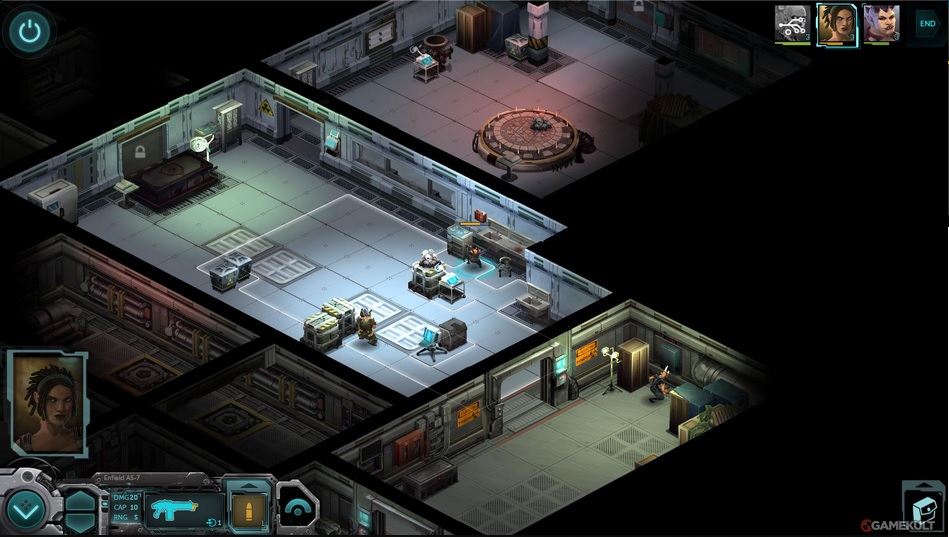Click the round chevron-down weapon button
The height and width of the screenshot is (537, 949).
pyautogui.click(x=27, y=510)
